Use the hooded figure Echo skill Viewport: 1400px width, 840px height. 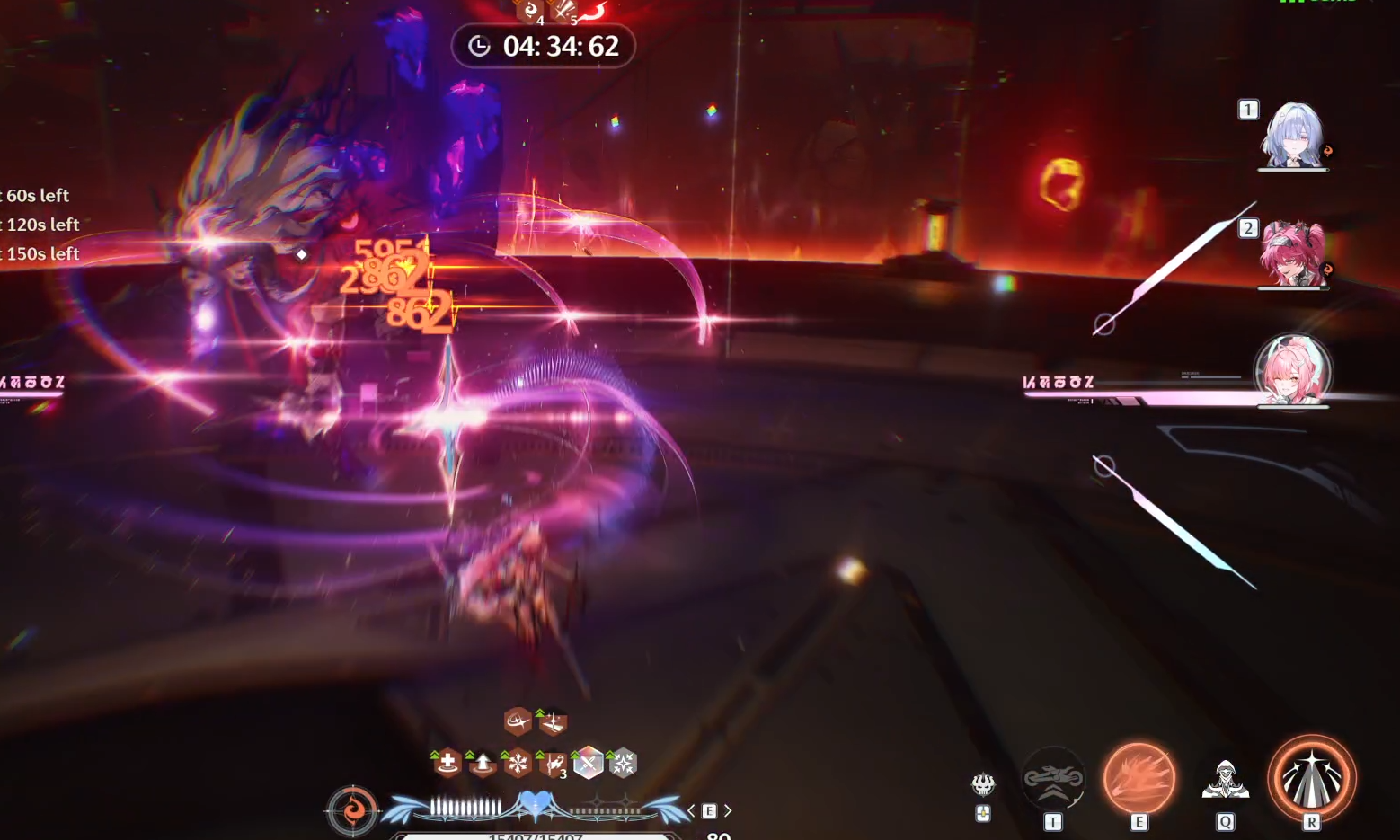(1225, 779)
